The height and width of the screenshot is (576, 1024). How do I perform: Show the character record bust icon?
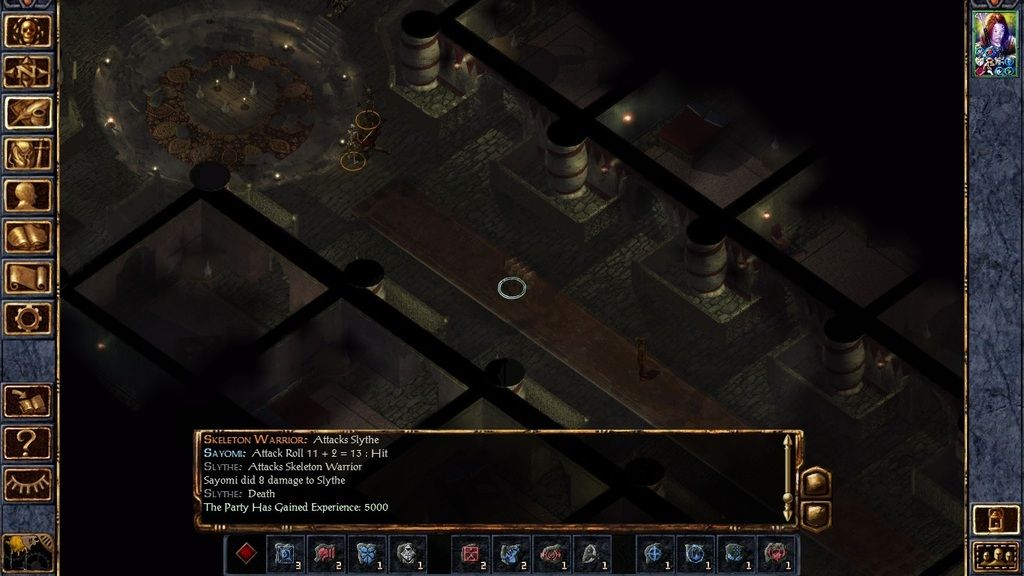(28, 195)
